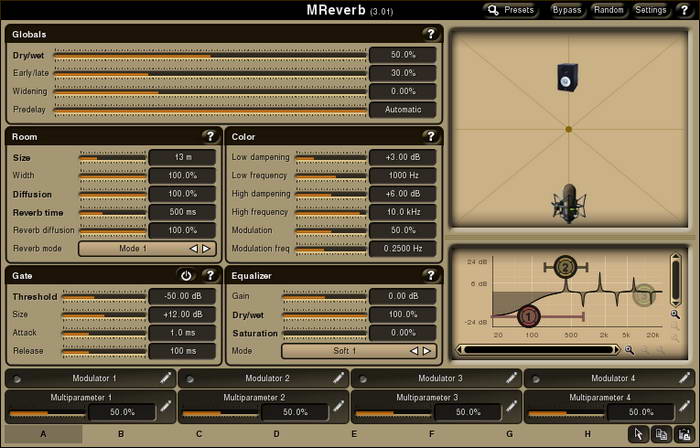This screenshot has width=700, height=448.
Task: Open the Presets browser
Action: point(512,10)
